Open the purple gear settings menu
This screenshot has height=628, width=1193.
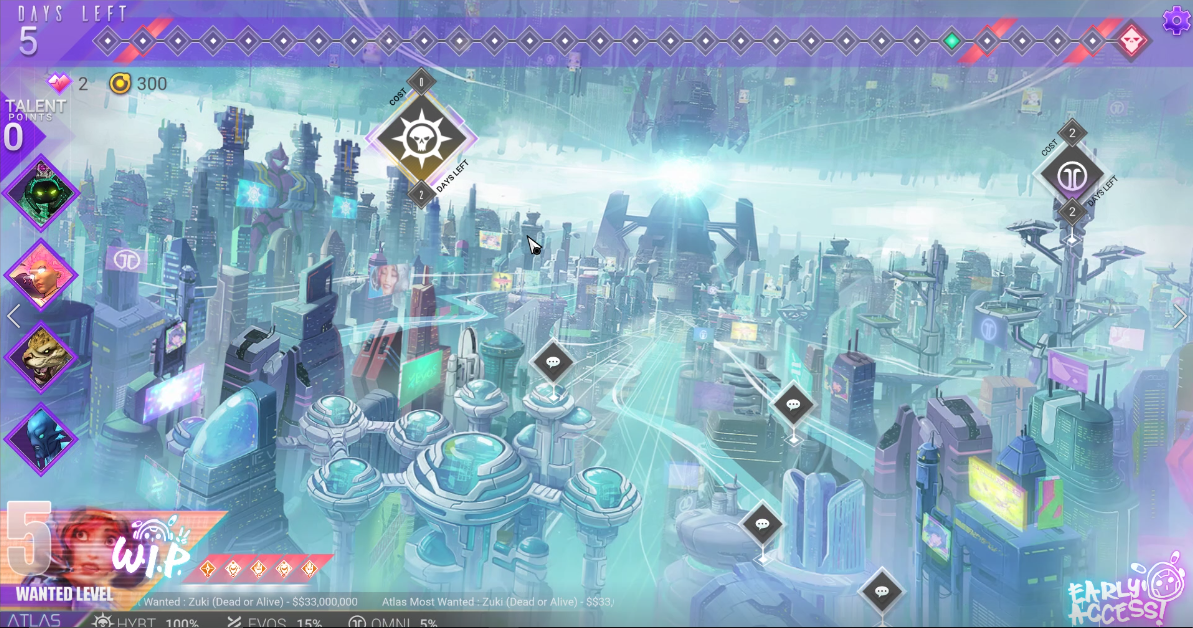click(1176, 20)
